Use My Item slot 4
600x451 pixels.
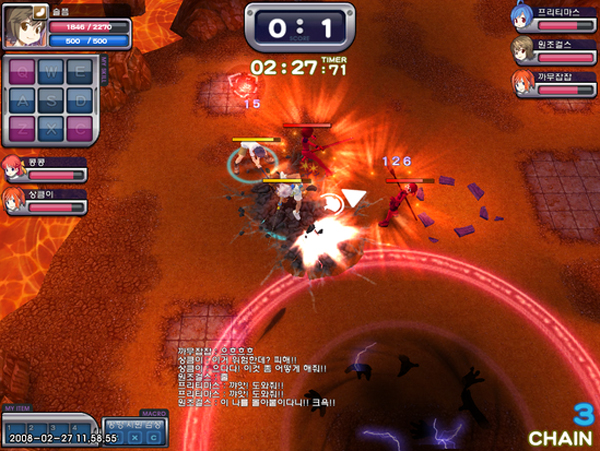pos(74,427)
